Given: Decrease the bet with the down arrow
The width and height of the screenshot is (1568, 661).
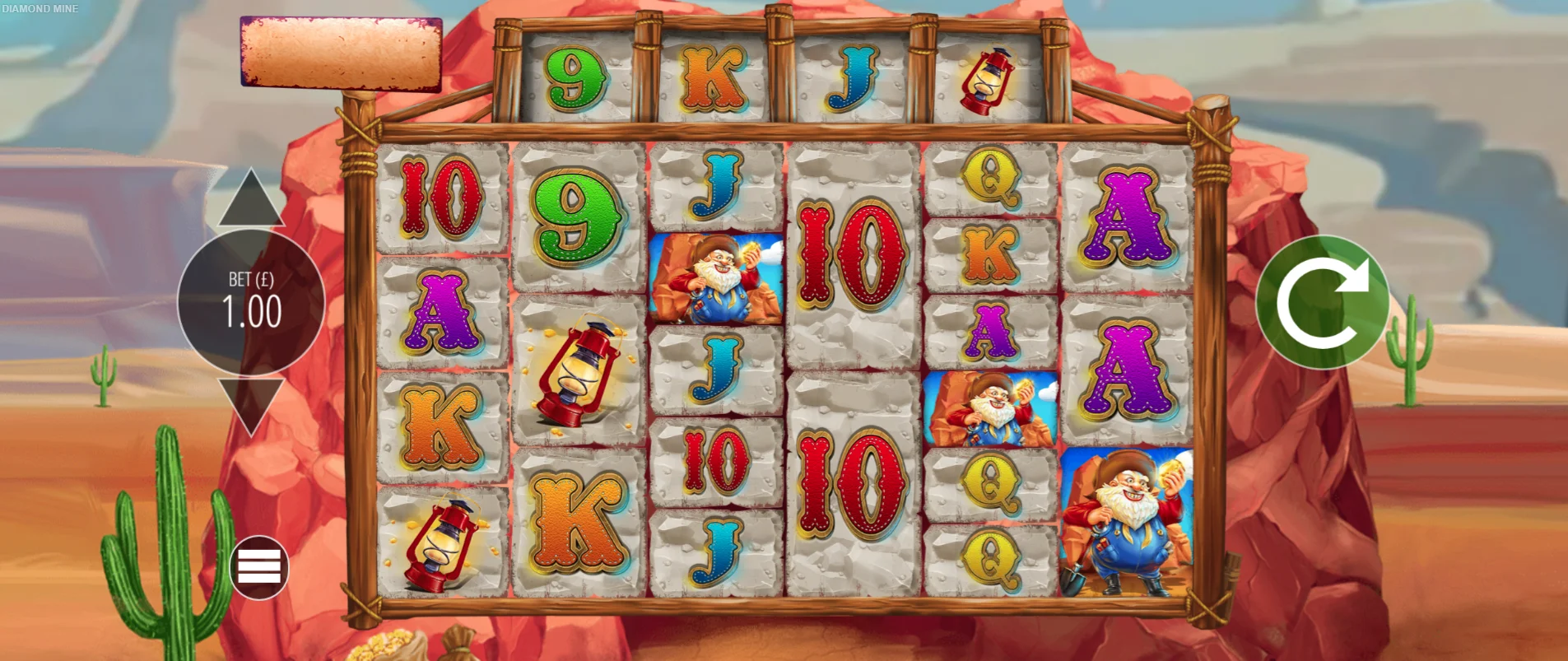Looking at the screenshot, I should click(x=251, y=403).
